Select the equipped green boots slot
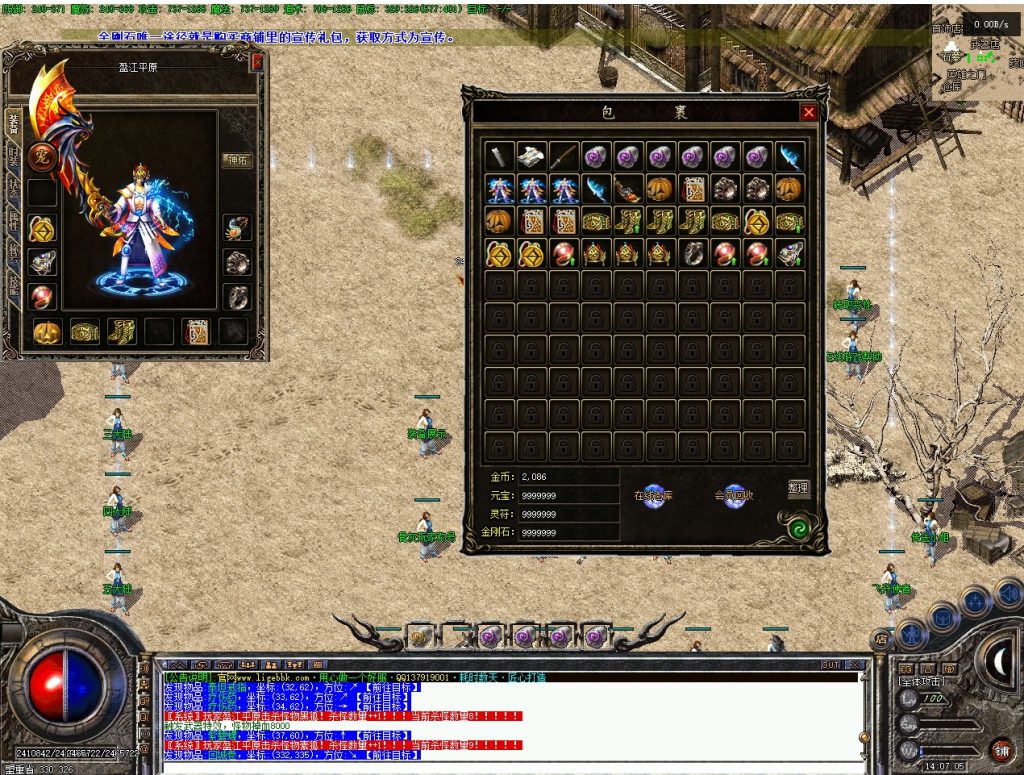 pos(122,332)
